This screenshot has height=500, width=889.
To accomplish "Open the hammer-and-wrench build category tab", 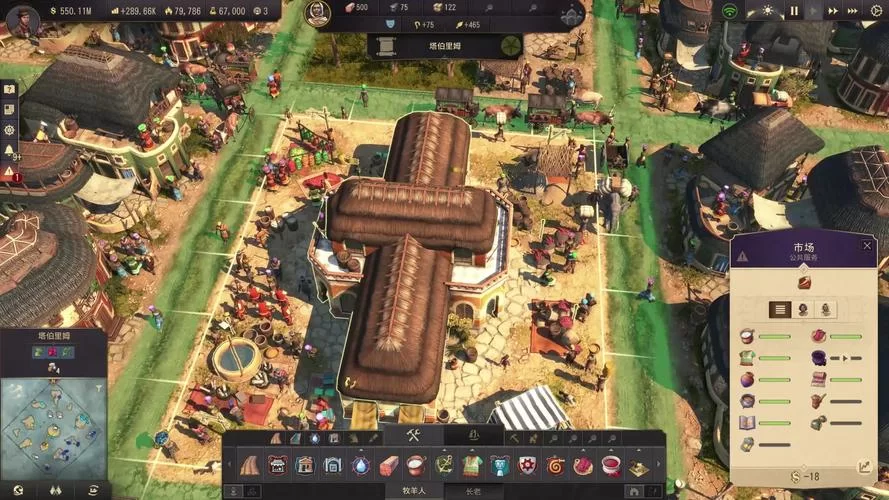I will [x=415, y=437].
